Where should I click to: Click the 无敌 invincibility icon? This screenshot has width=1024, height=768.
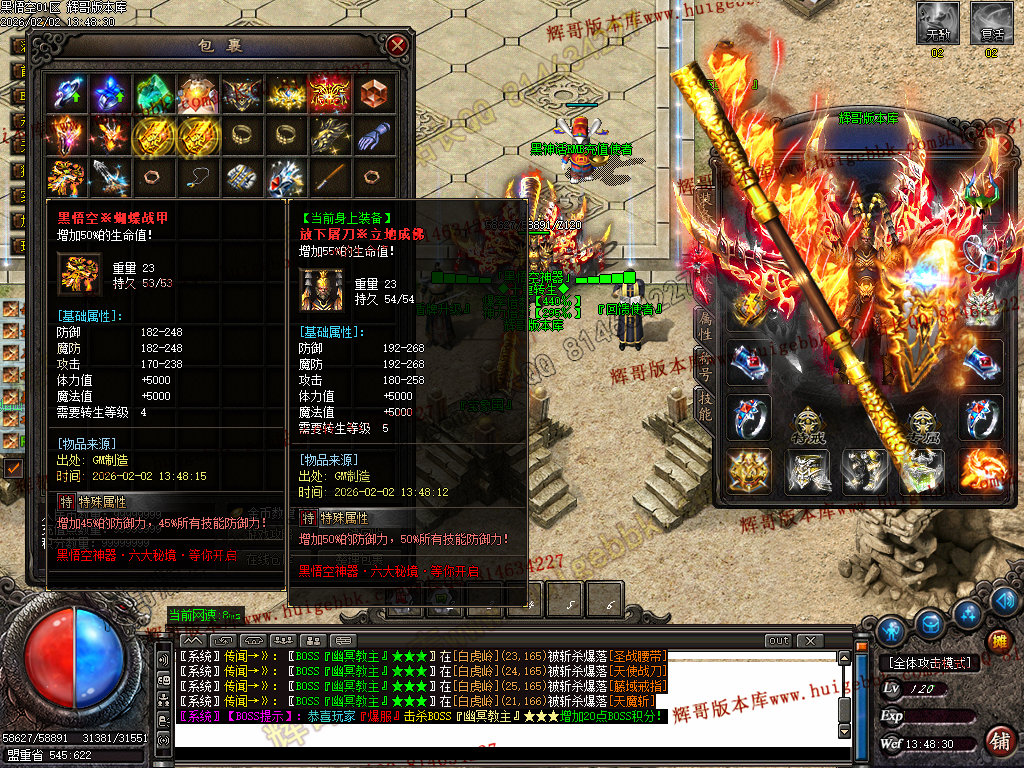coord(937,24)
